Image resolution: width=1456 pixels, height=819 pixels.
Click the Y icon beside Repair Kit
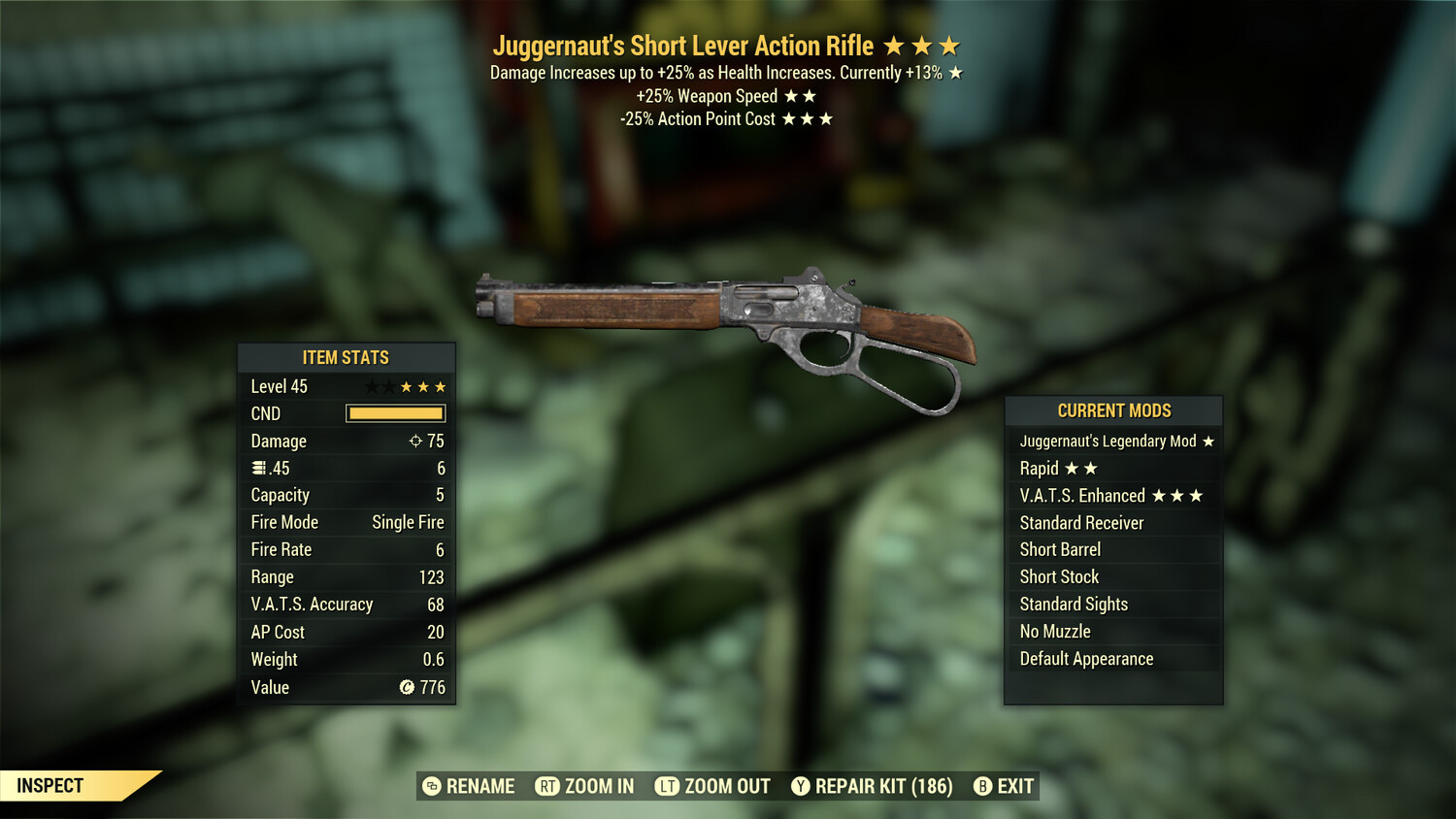(x=800, y=786)
